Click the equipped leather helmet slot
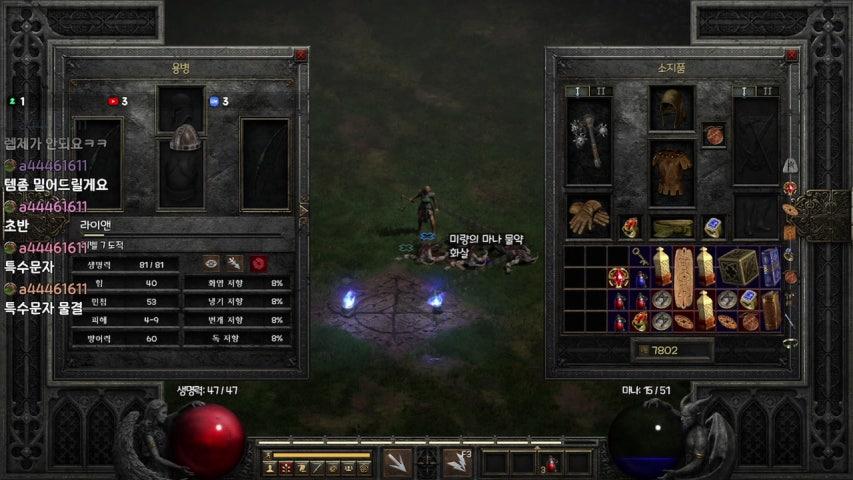This screenshot has width=853, height=480. click(672, 108)
